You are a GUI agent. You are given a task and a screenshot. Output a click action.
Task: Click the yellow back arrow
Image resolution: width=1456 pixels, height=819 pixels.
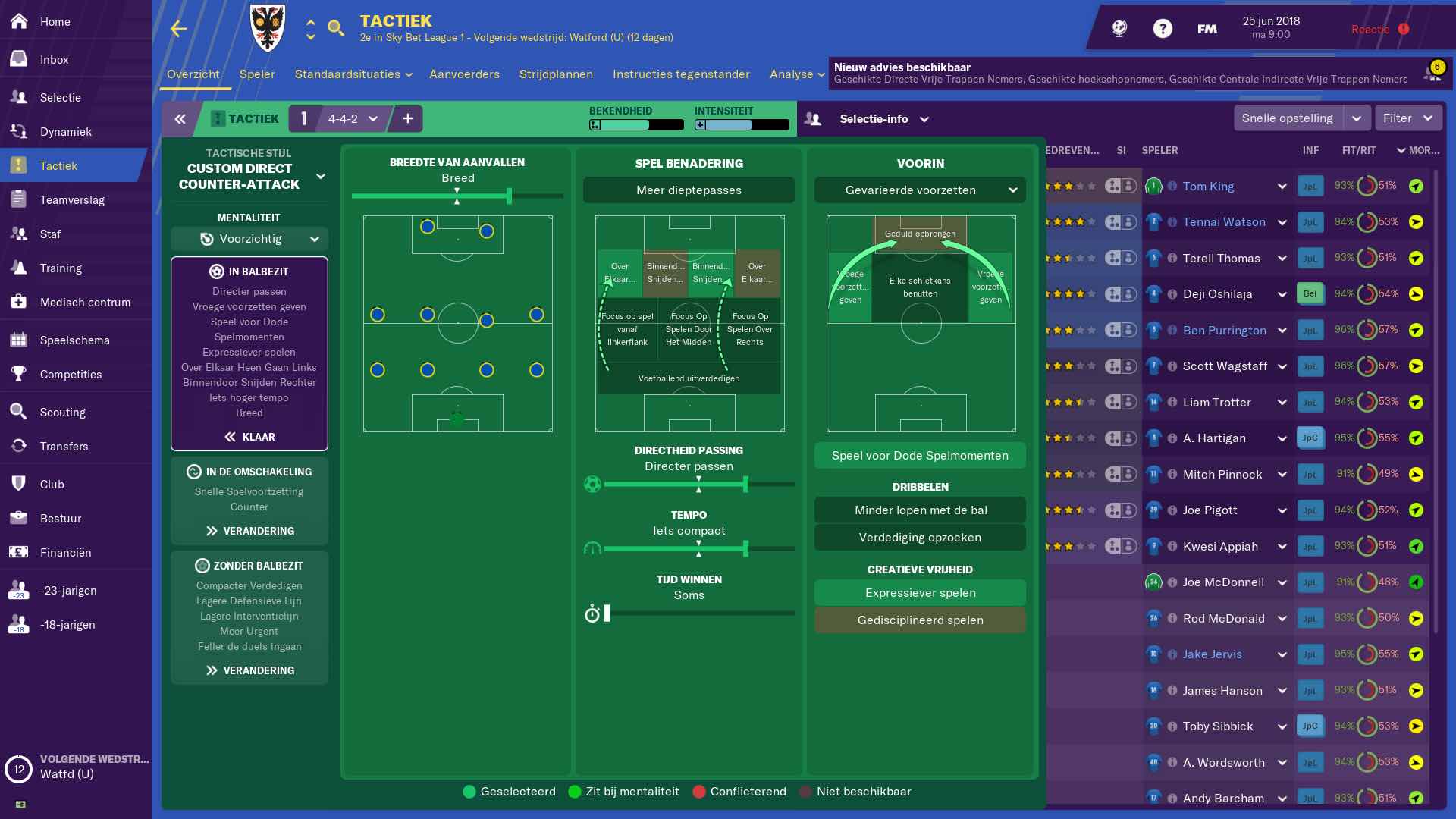[x=179, y=29]
